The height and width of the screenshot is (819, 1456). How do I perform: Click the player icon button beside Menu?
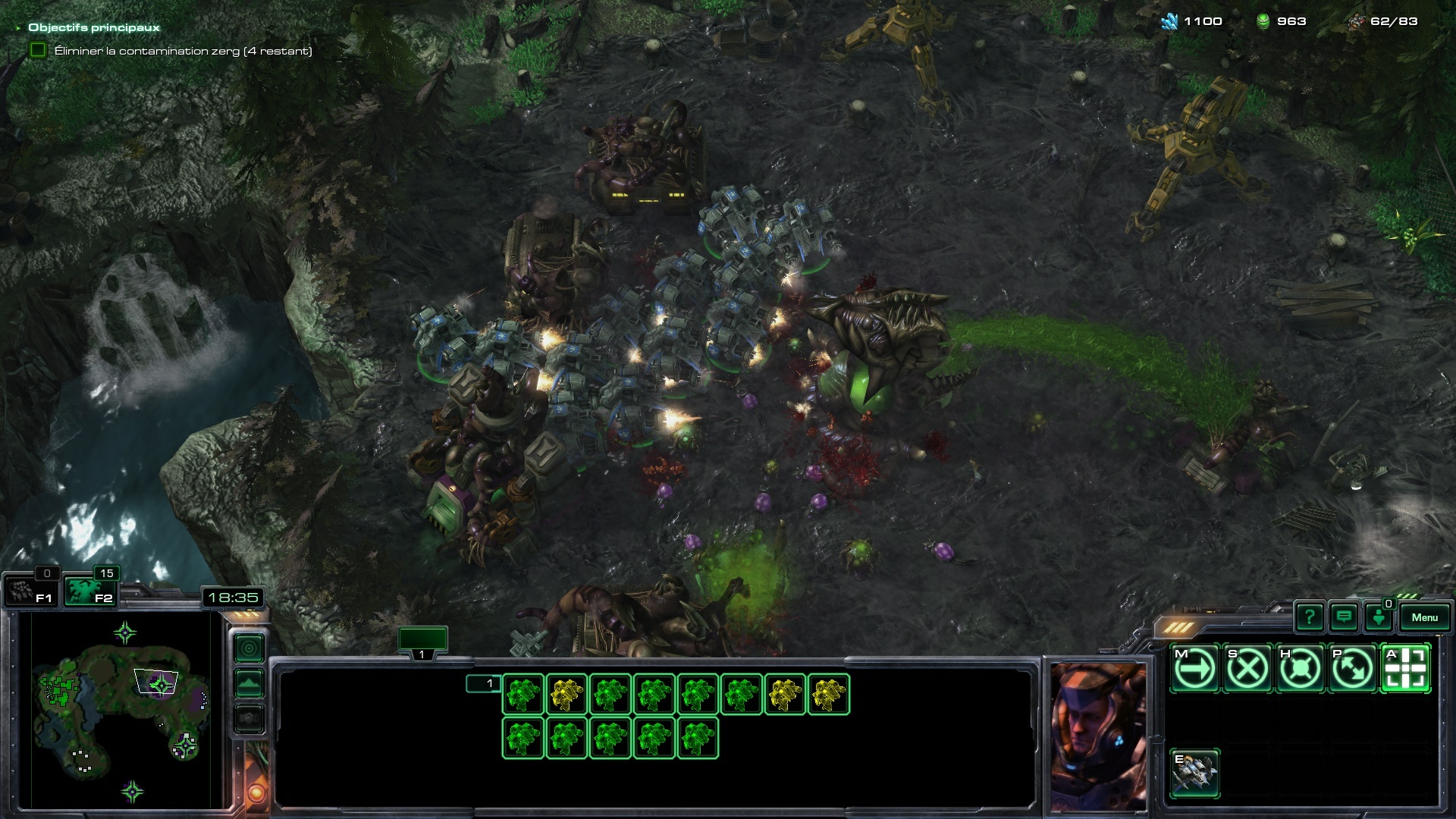(1379, 617)
